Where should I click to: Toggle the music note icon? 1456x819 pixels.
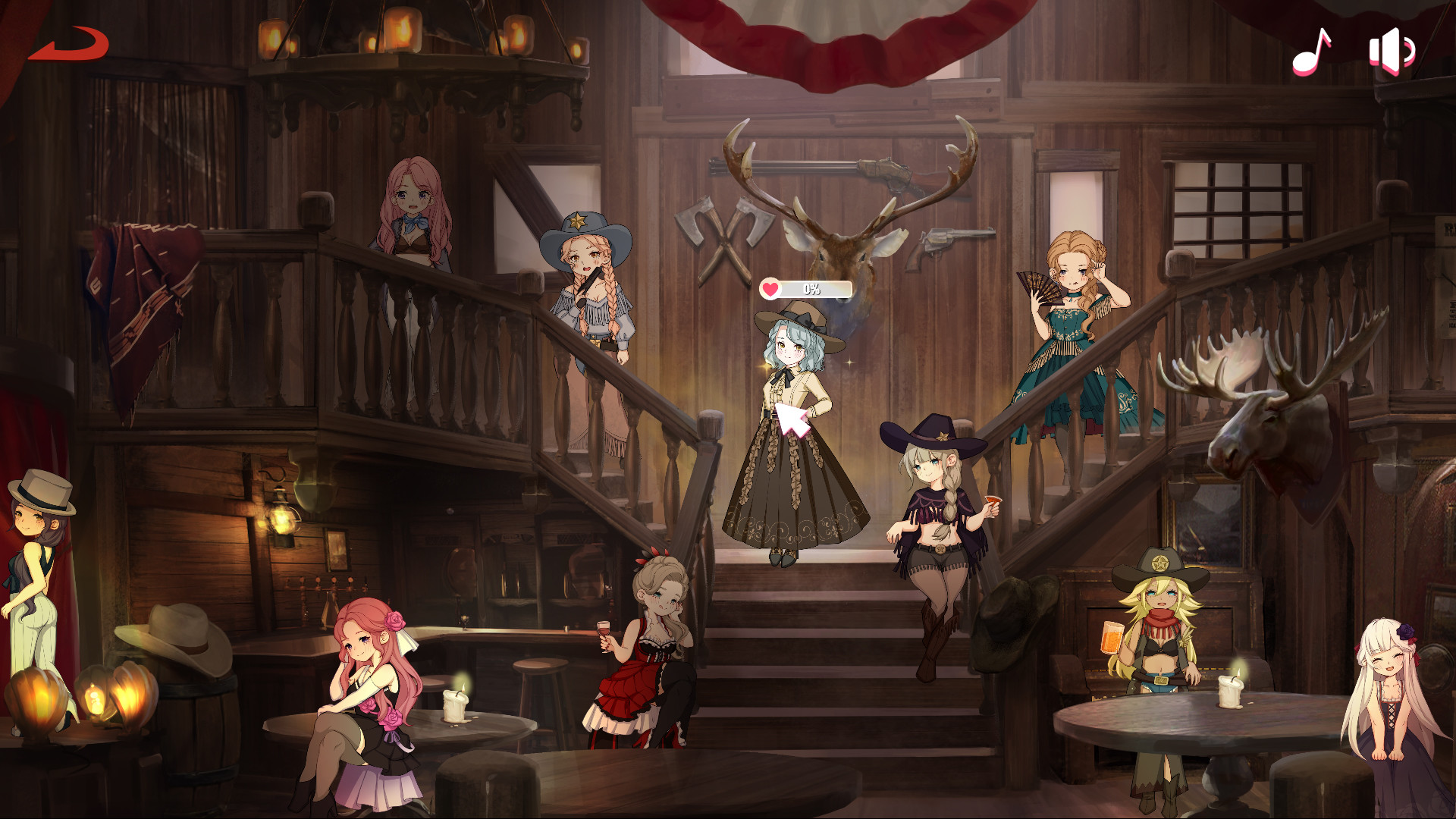coord(1312,52)
